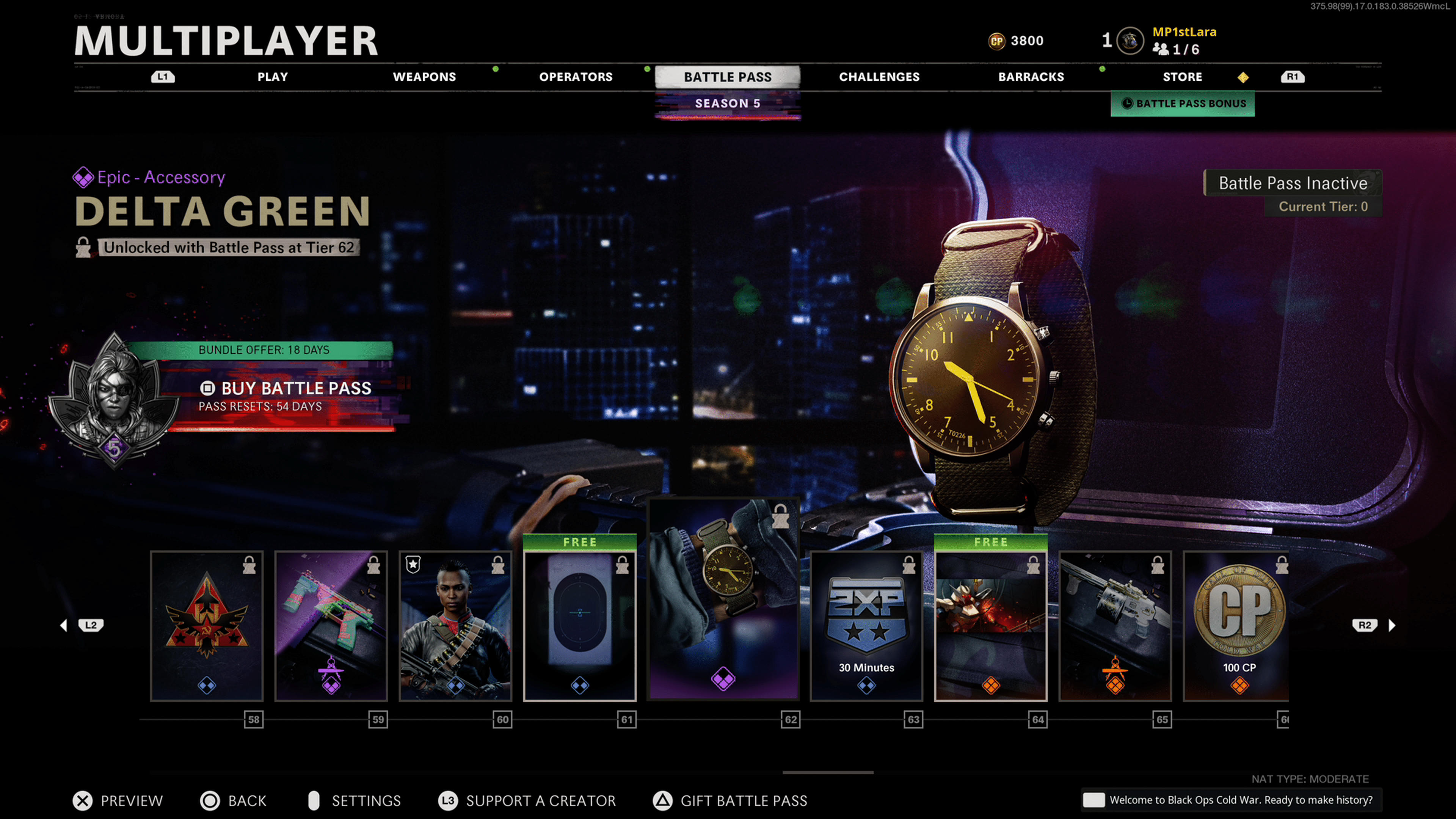This screenshot has width=1456, height=819.
Task: Click the right arrow to view later tiers
Action: point(1392,625)
